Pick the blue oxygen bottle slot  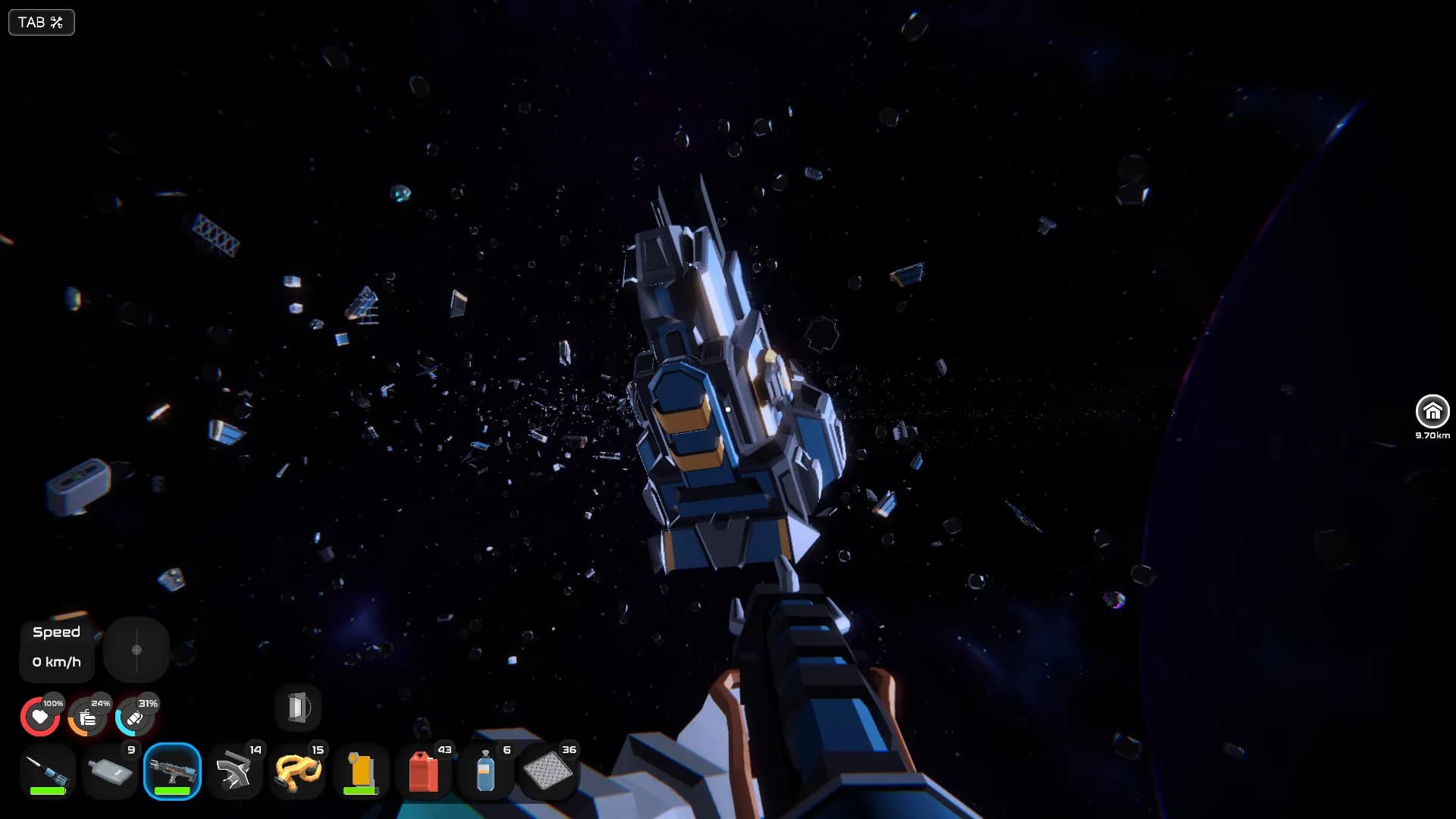485,772
